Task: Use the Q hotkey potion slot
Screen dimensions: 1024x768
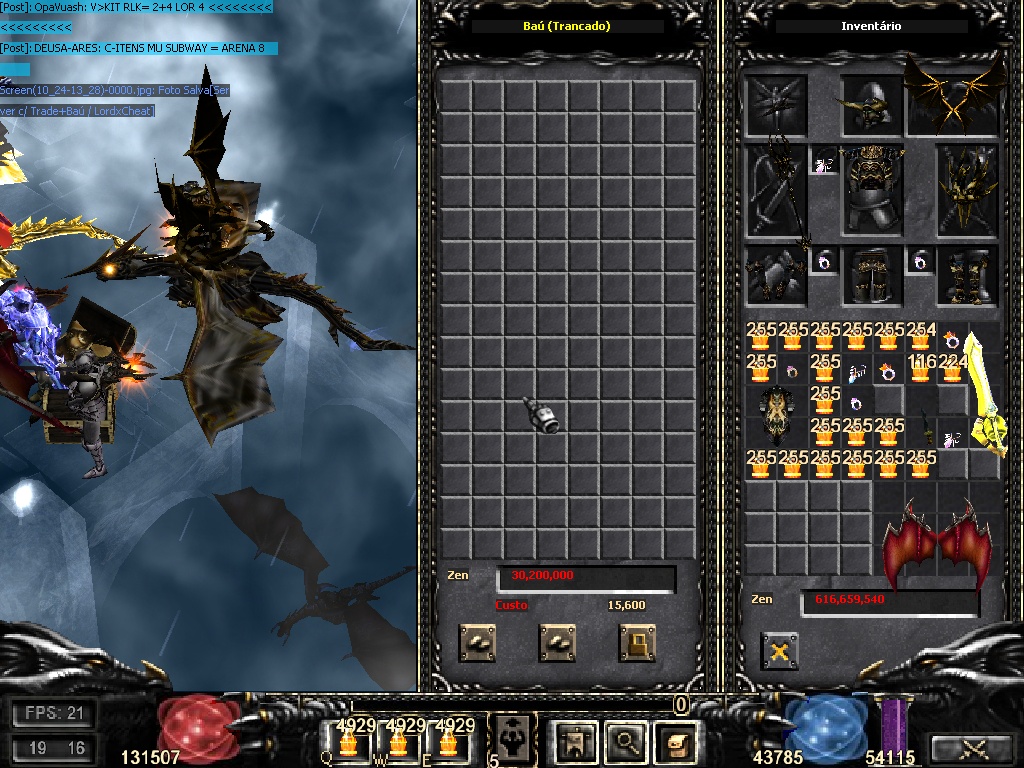Action: tap(349, 741)
